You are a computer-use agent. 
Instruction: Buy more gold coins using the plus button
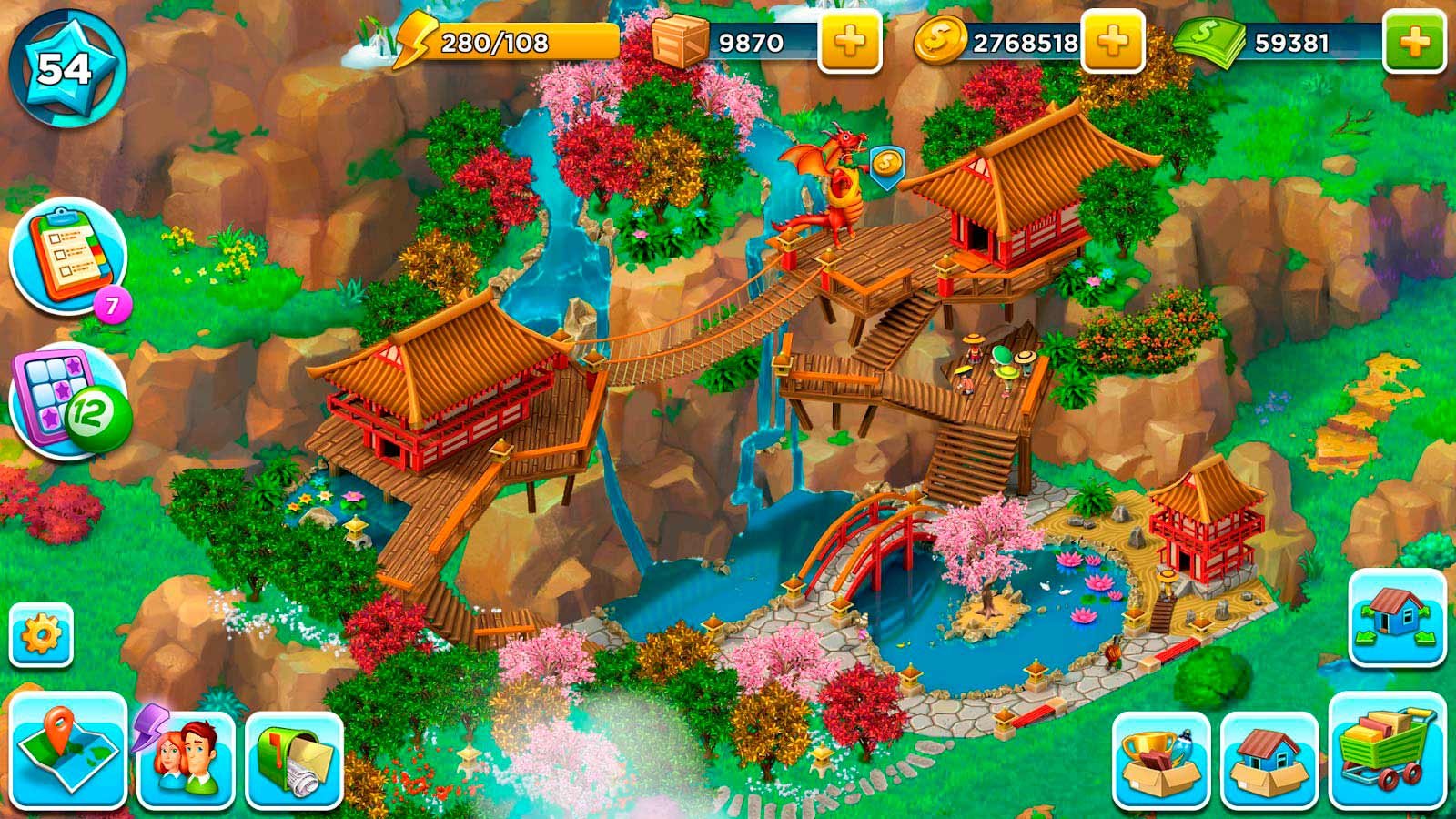coord(1112,42)
